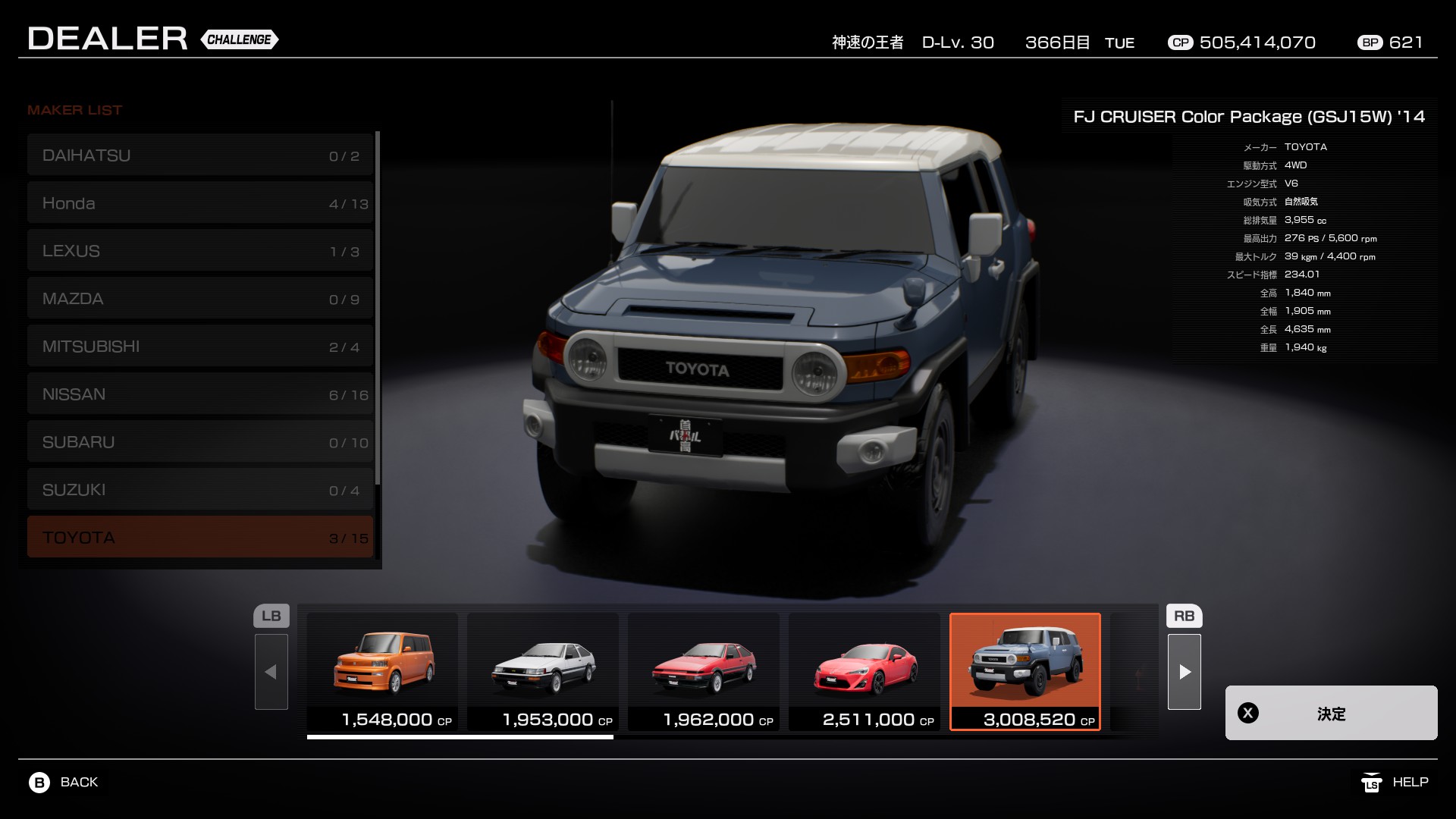Open the HELP option
This screenshot has width=1456, height=819.
pos(1395,782)
